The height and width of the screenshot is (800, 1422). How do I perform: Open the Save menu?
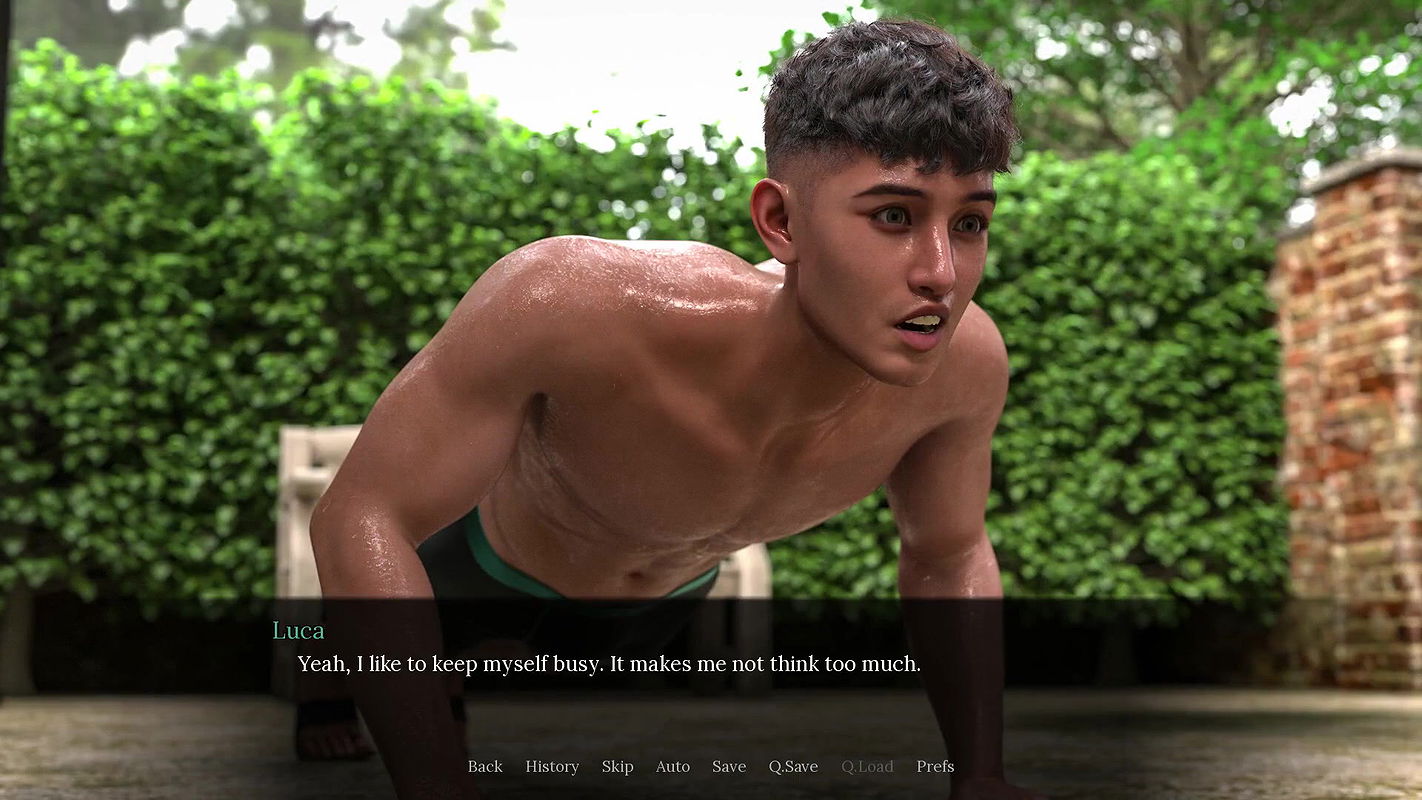(x=729, y=766)
